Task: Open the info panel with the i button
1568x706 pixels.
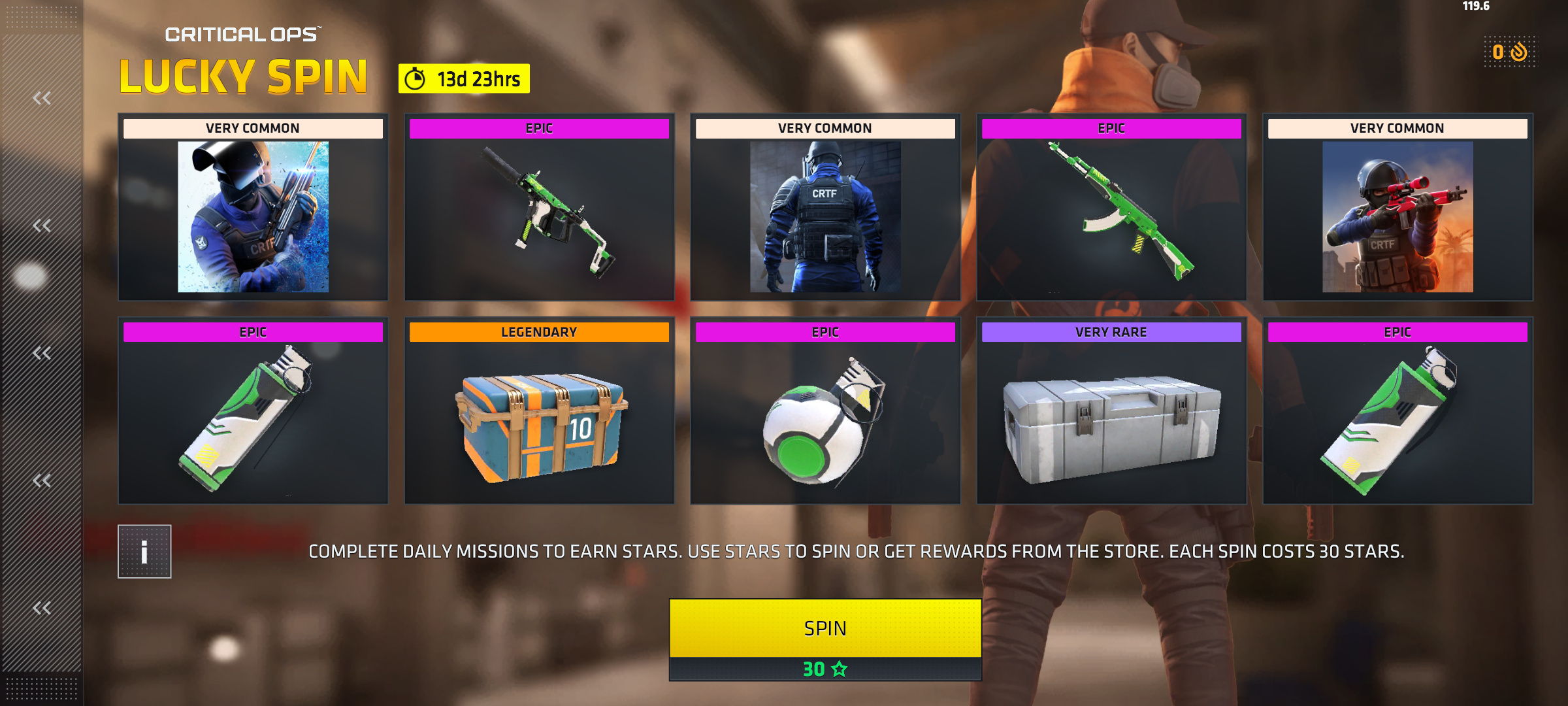Action: click(144, 552)
